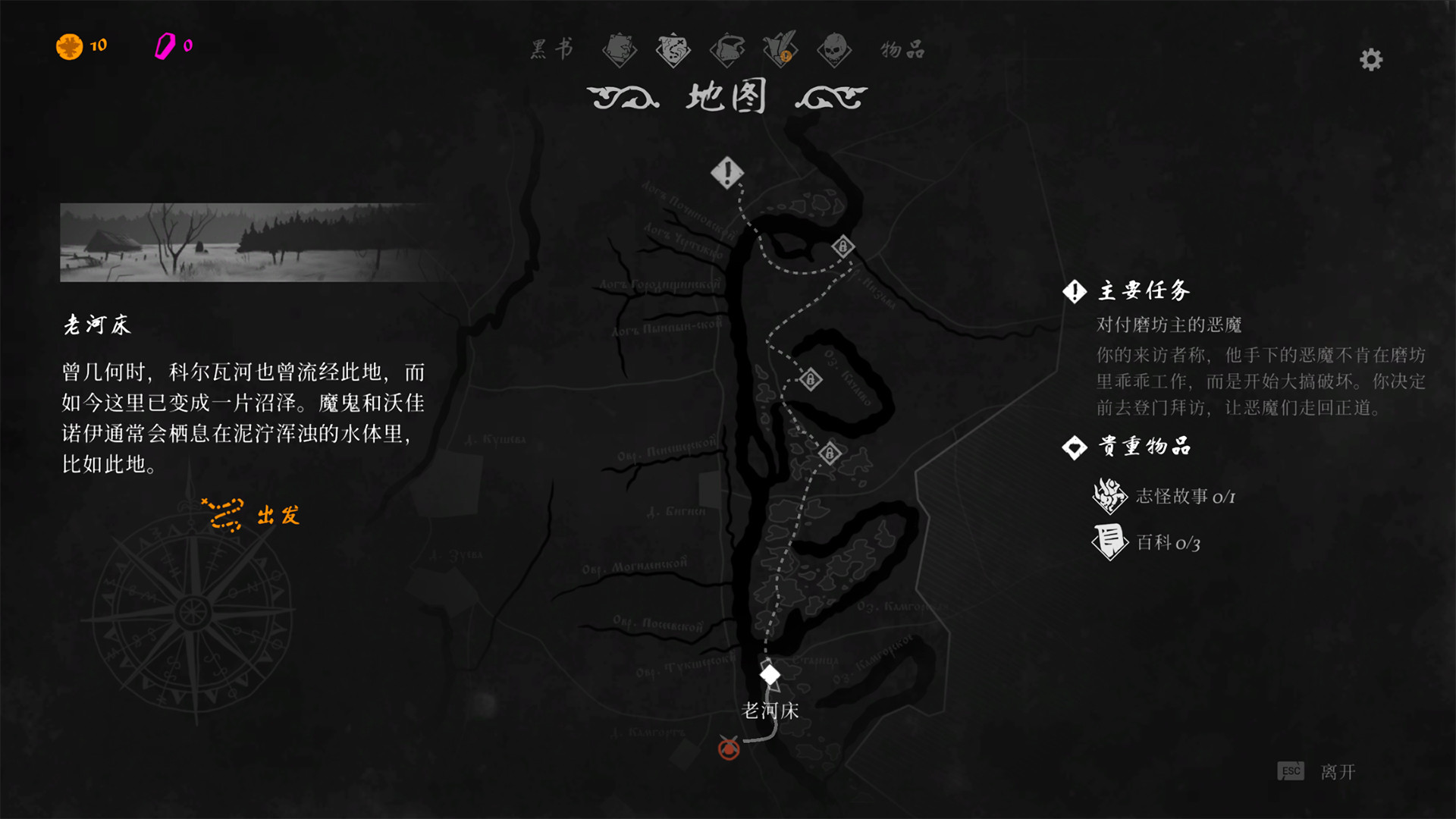
Task: Open the inventory pouch icon
Action: point(728,49)
